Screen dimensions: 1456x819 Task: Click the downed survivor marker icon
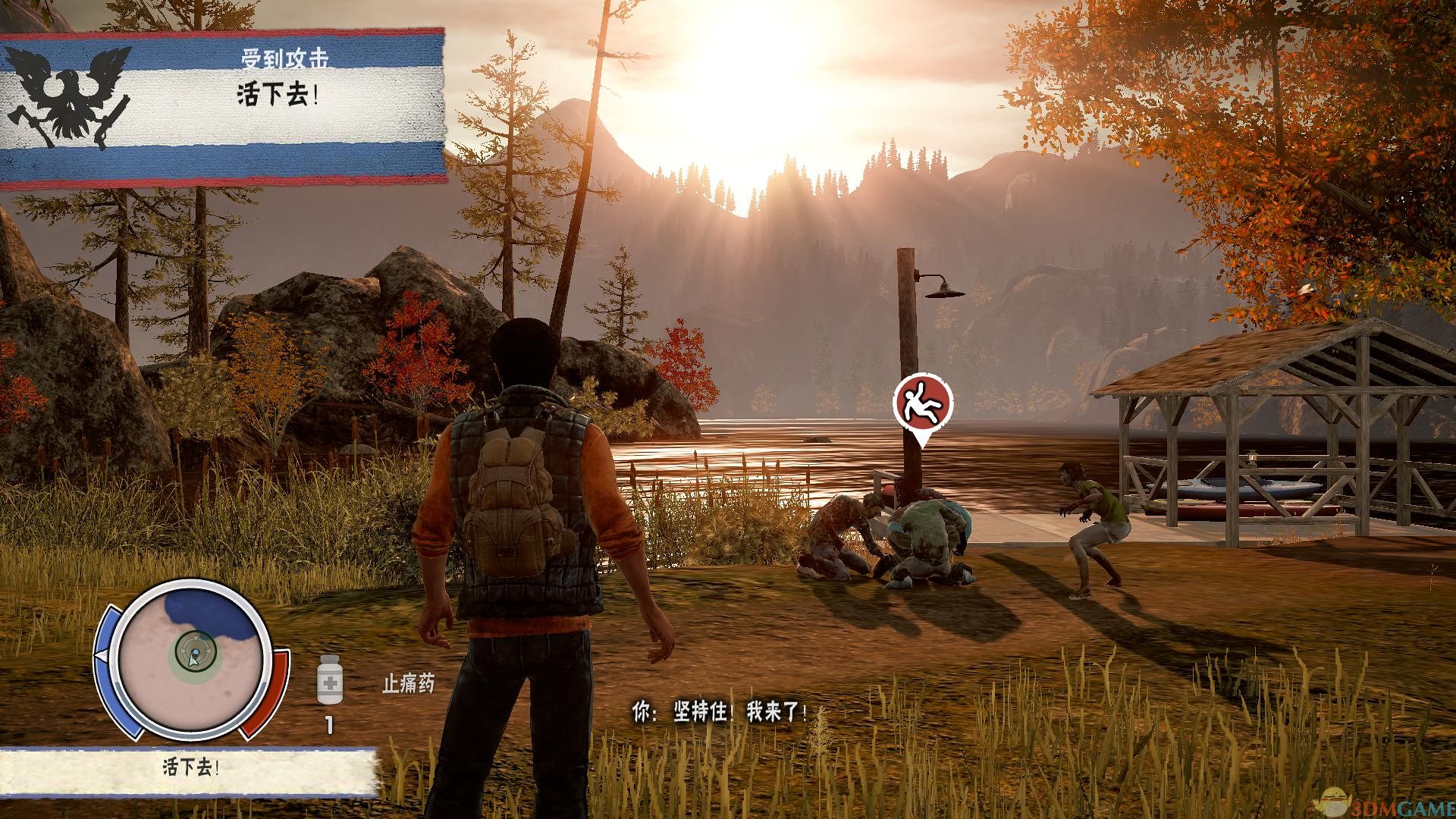[x=922, y=402]
